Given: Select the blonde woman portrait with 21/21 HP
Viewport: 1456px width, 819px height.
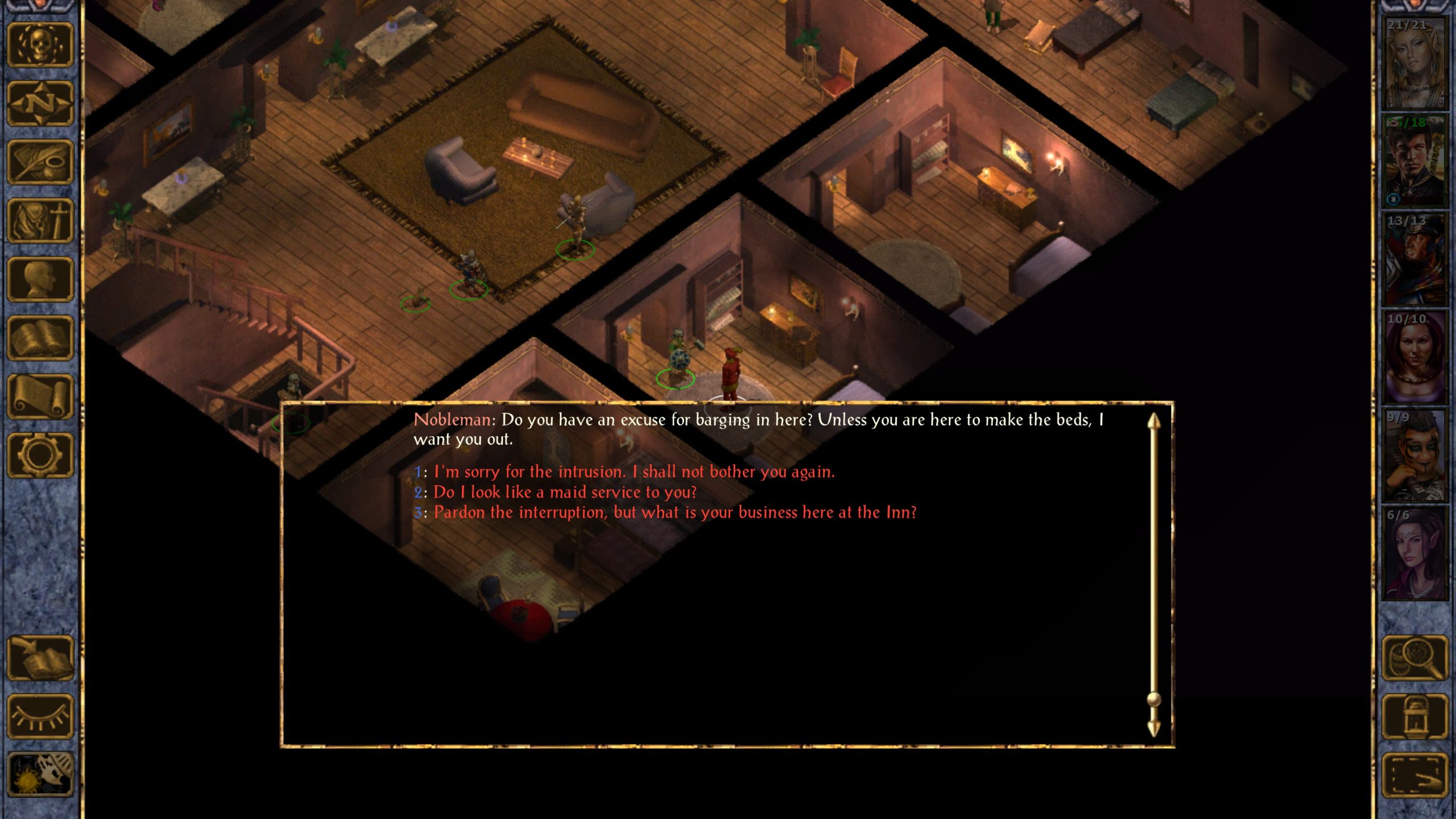Looking at the screenshot, I should click(x=1414, y=63).
